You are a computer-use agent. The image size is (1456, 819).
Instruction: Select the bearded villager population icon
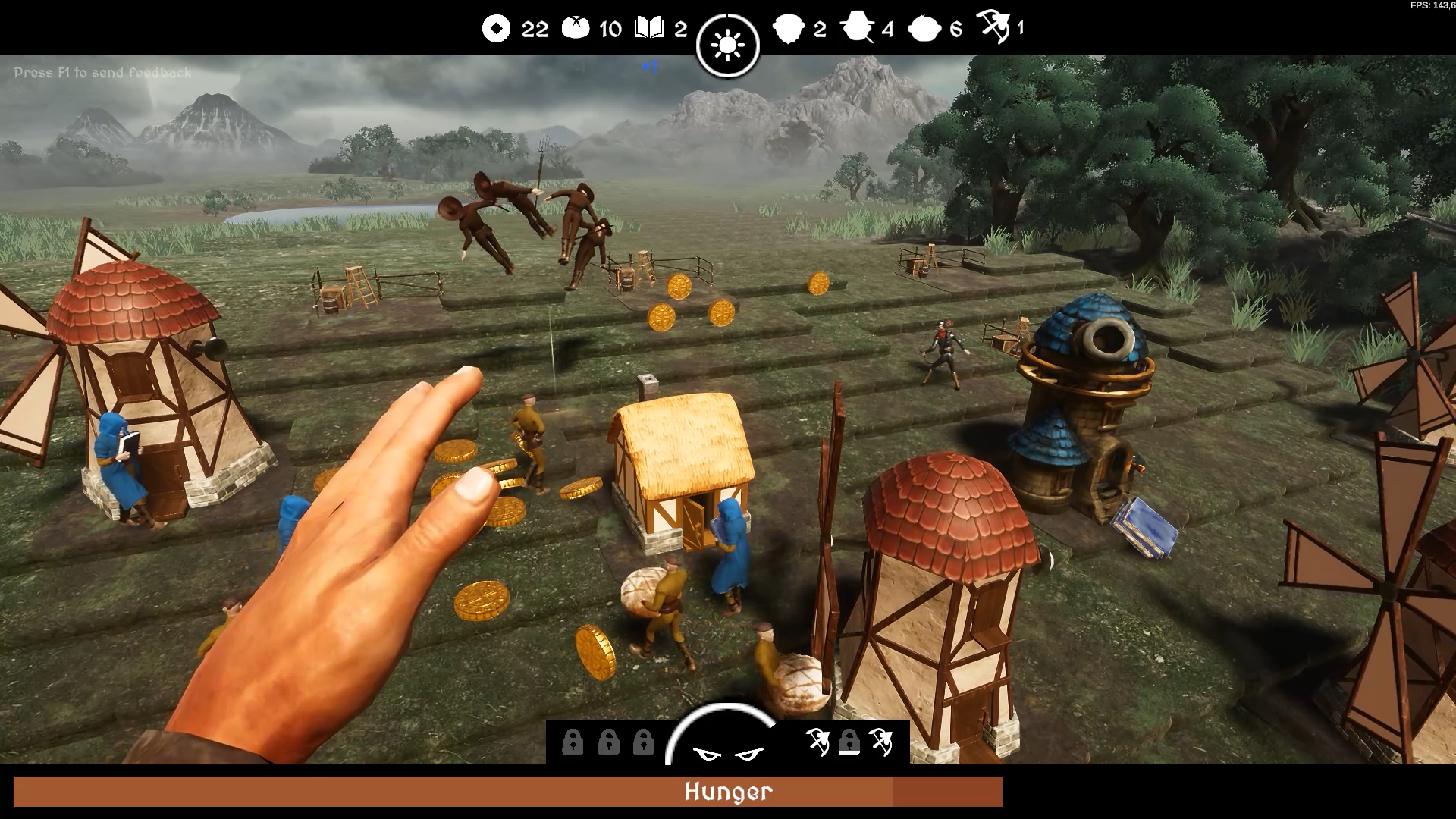pyautogui.click(x=788, y=29)
